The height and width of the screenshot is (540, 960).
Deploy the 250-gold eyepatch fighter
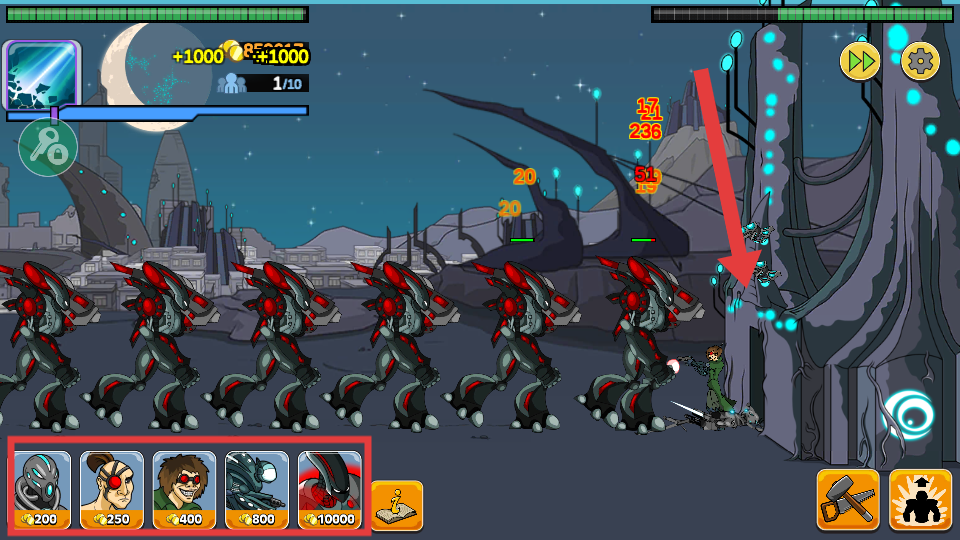(x=112, y=489)
